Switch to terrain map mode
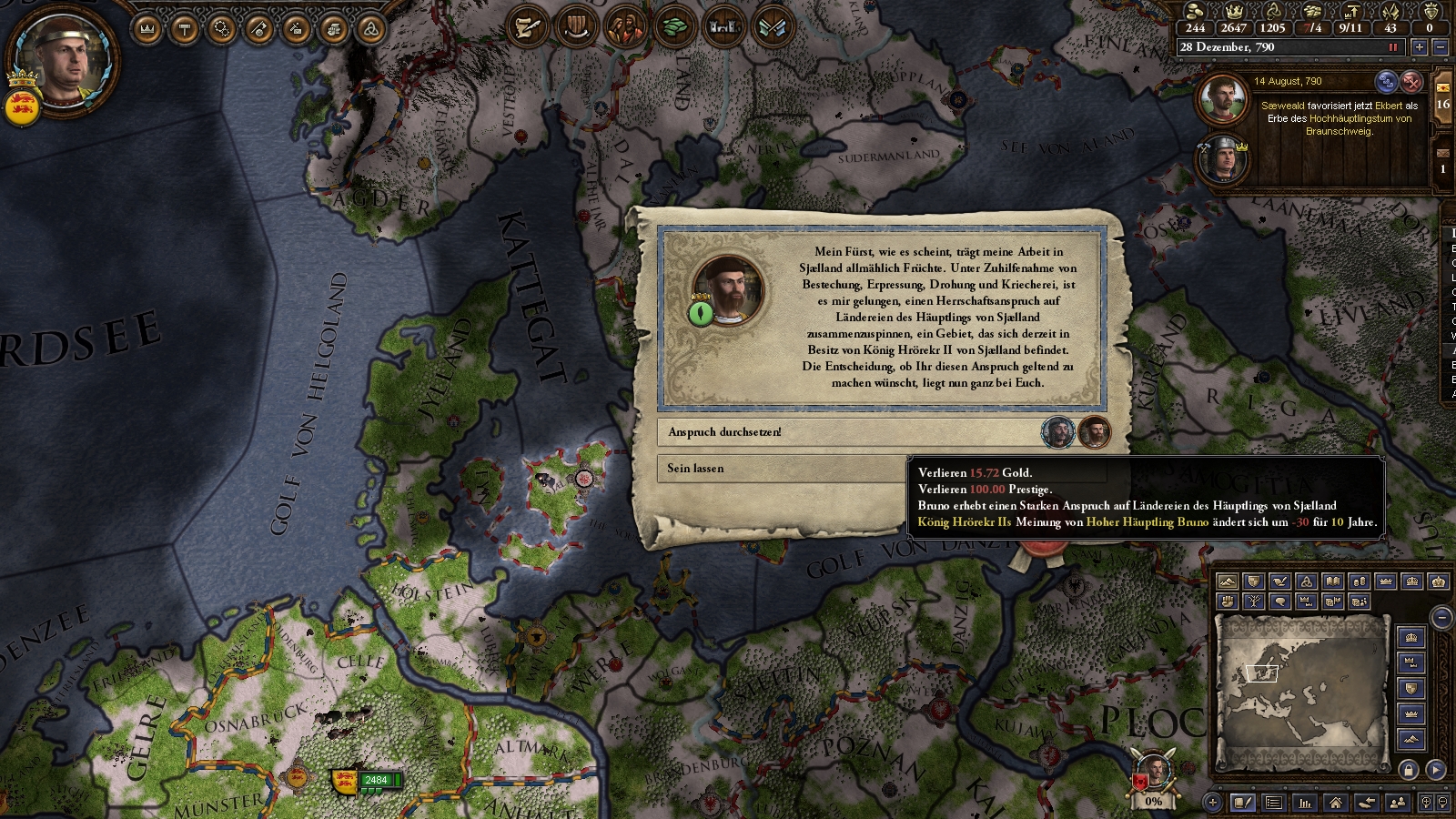This screenshot has width=1456, height=819. point(1228,581)
